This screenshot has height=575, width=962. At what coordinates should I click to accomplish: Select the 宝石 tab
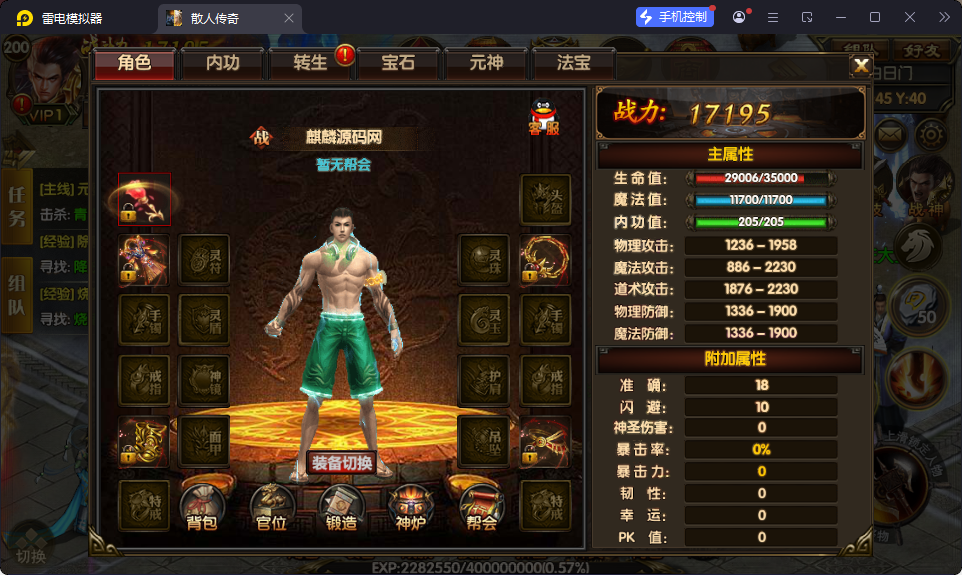pyautogui.click(x=398, y=63)
